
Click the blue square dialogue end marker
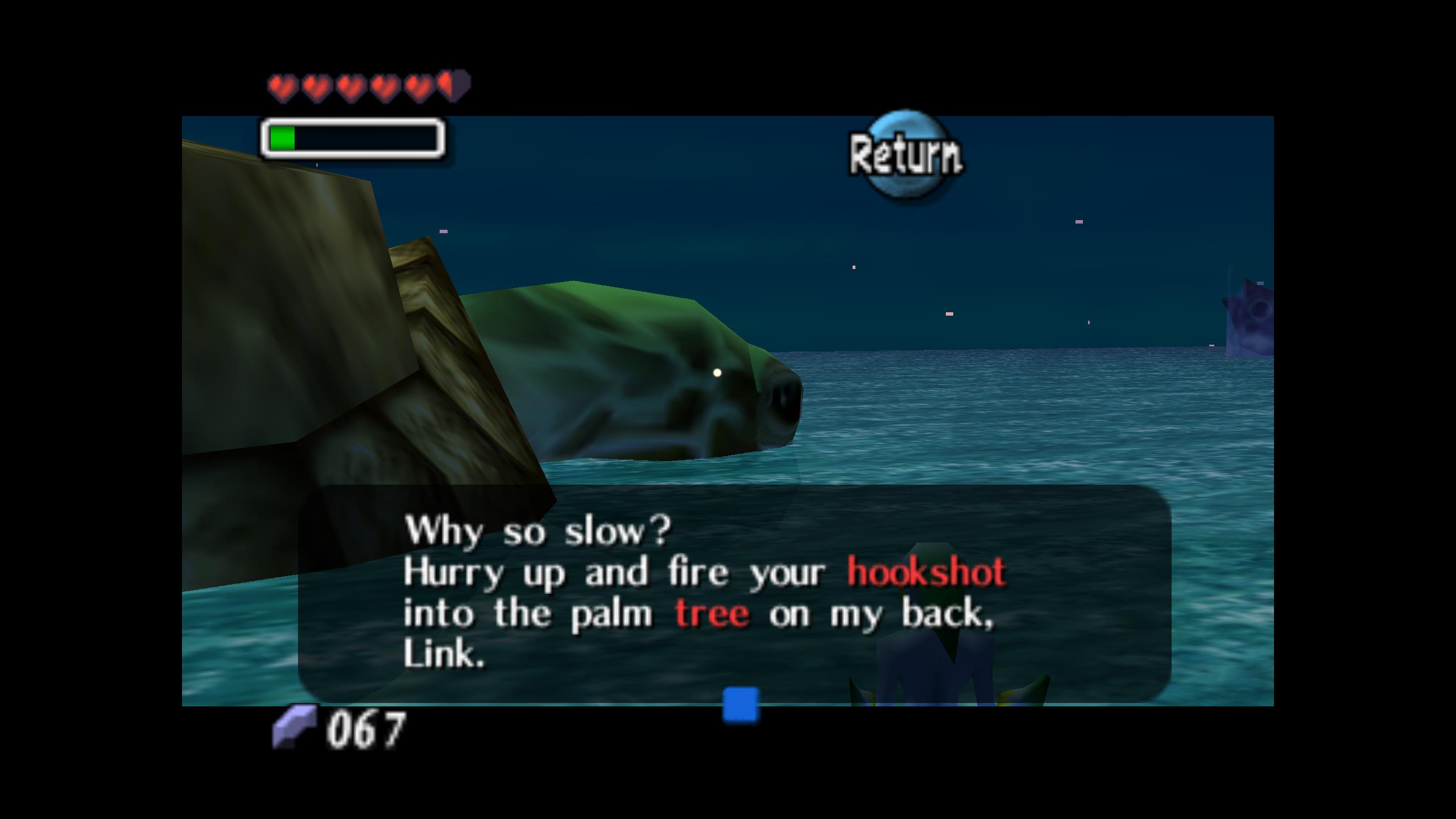click(741, 705)
